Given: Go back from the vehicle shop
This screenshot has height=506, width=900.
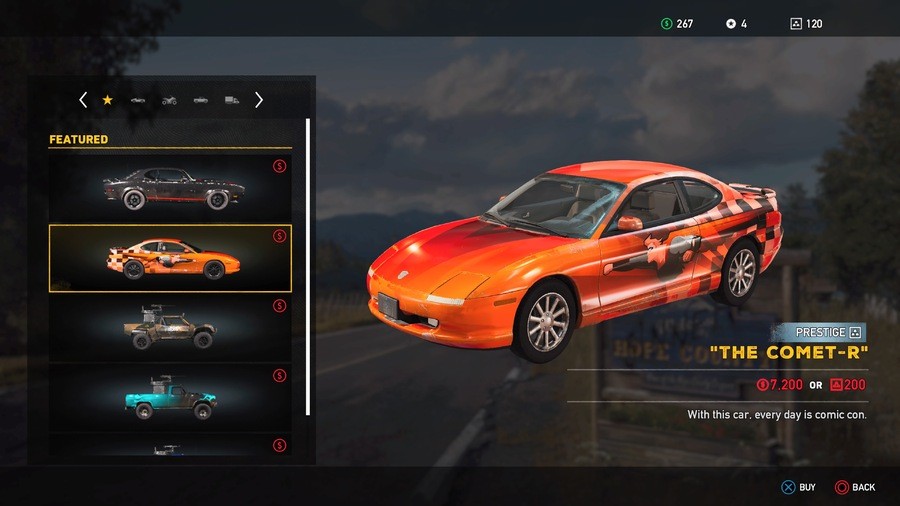Looking at the screenshot, I should click(x=855, y=487).
